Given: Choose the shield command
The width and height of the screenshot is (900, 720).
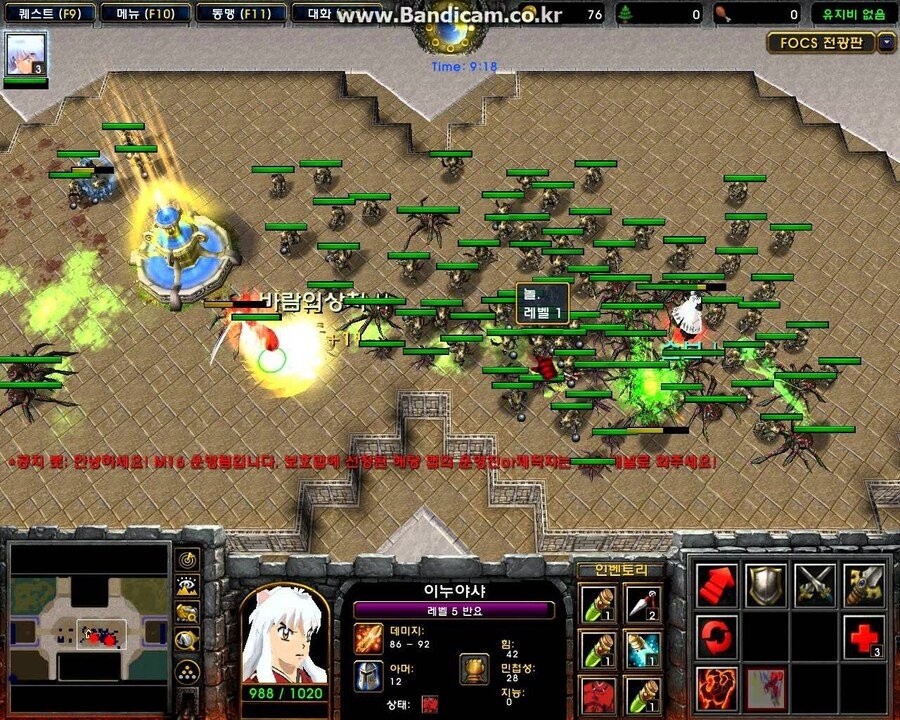Looking at the screenshot, I should tap(766, 586).
